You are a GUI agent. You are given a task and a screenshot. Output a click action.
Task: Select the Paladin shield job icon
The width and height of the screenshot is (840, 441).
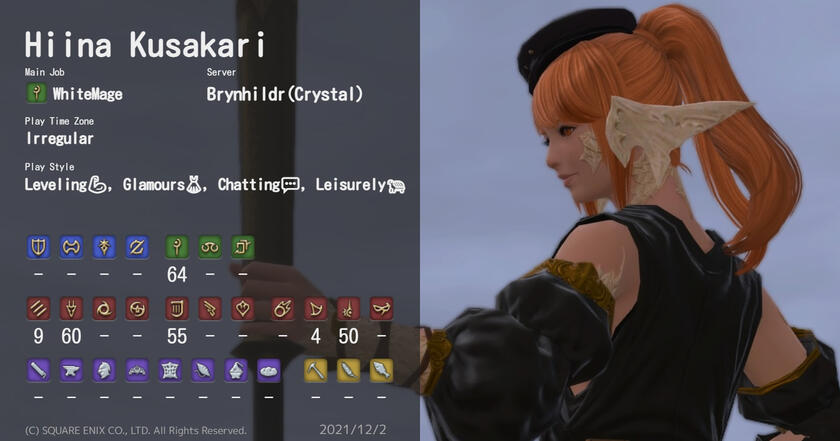(38, 246)
